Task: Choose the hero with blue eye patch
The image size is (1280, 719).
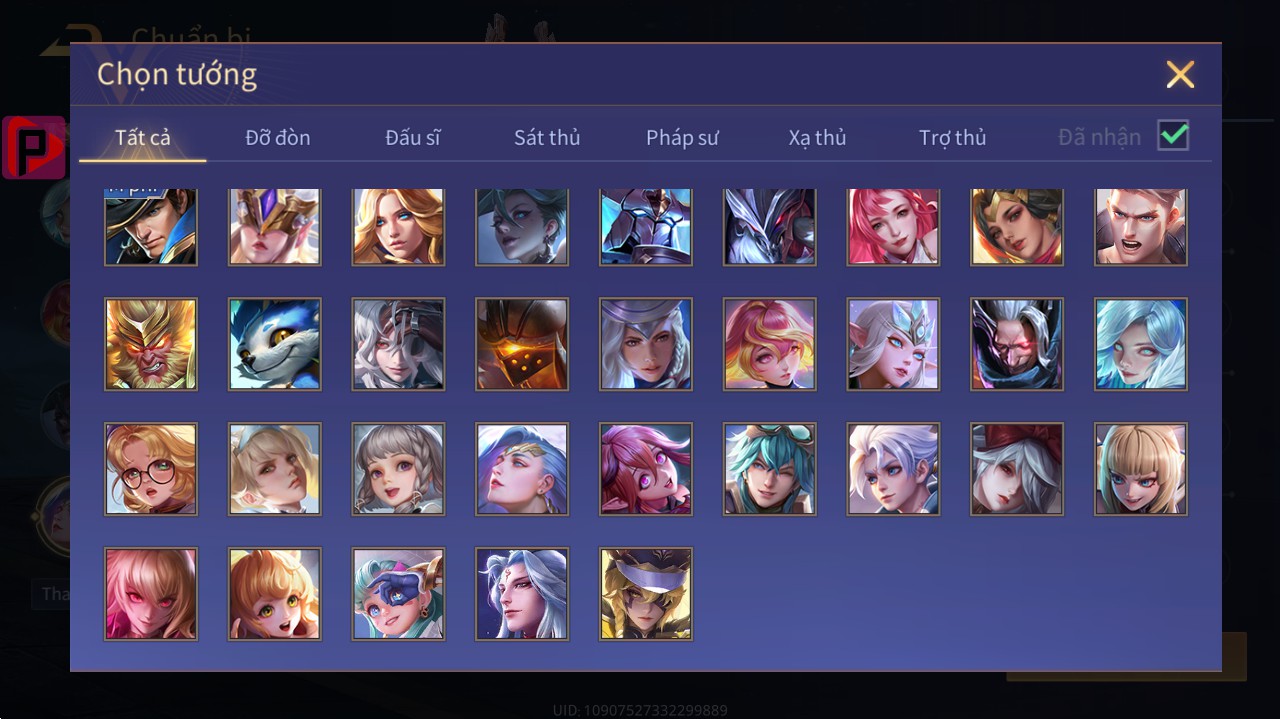Action: (398, 594)
